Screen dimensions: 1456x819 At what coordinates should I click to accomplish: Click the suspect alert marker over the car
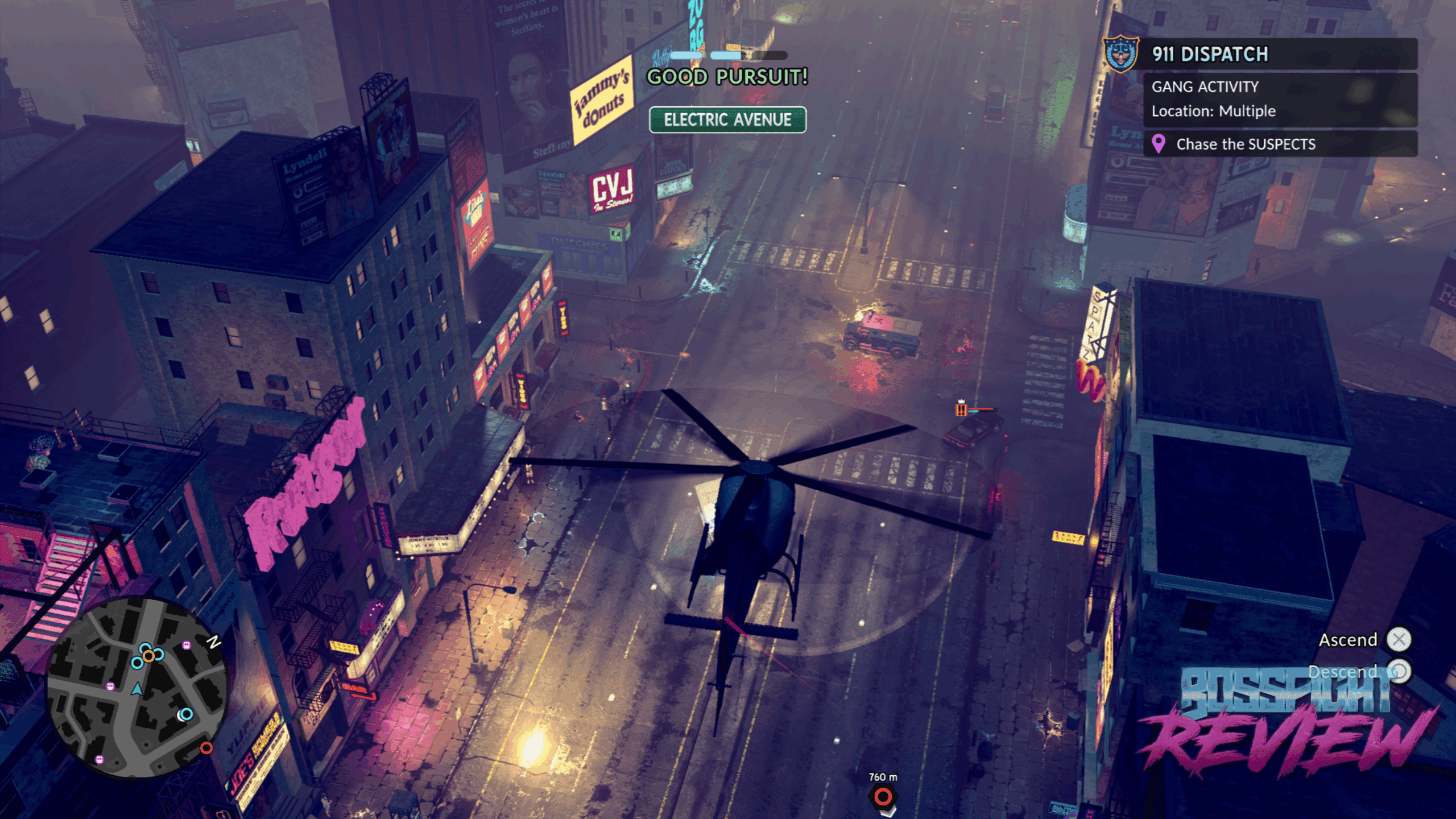click(x=961, y=409)
